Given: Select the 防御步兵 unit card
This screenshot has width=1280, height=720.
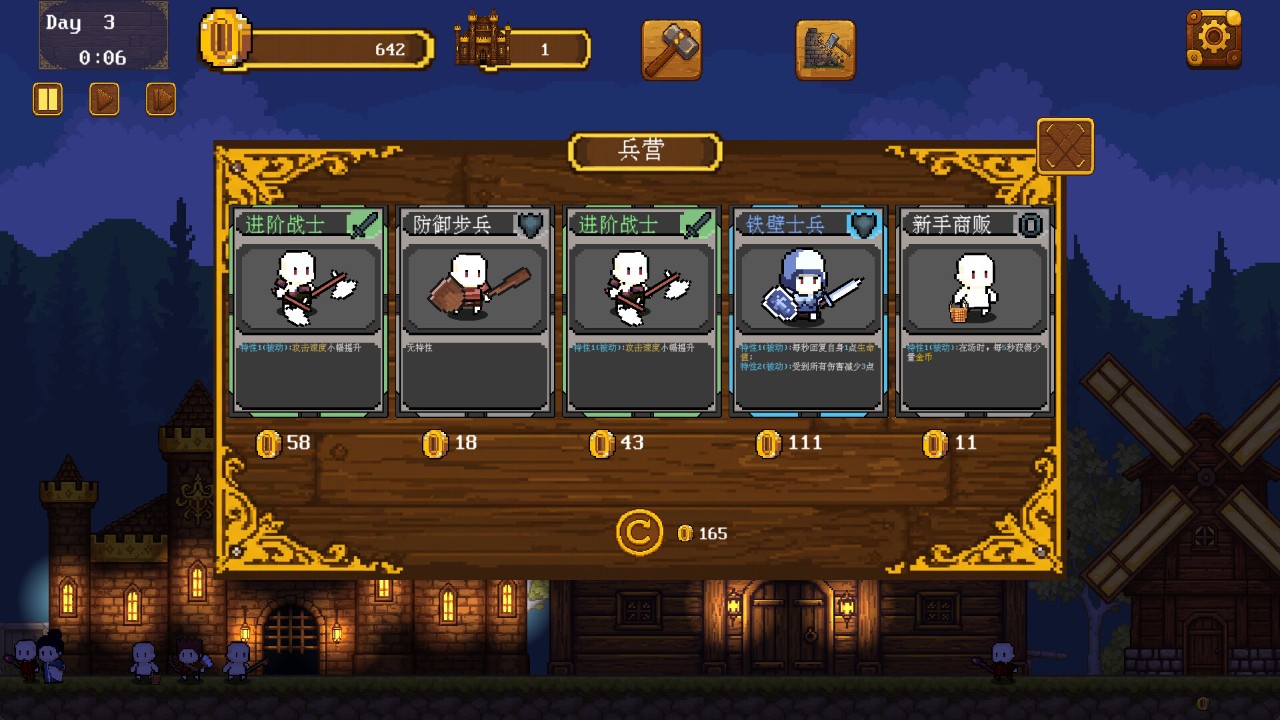Looking at the screenshot, I should [x=475, y=310].
